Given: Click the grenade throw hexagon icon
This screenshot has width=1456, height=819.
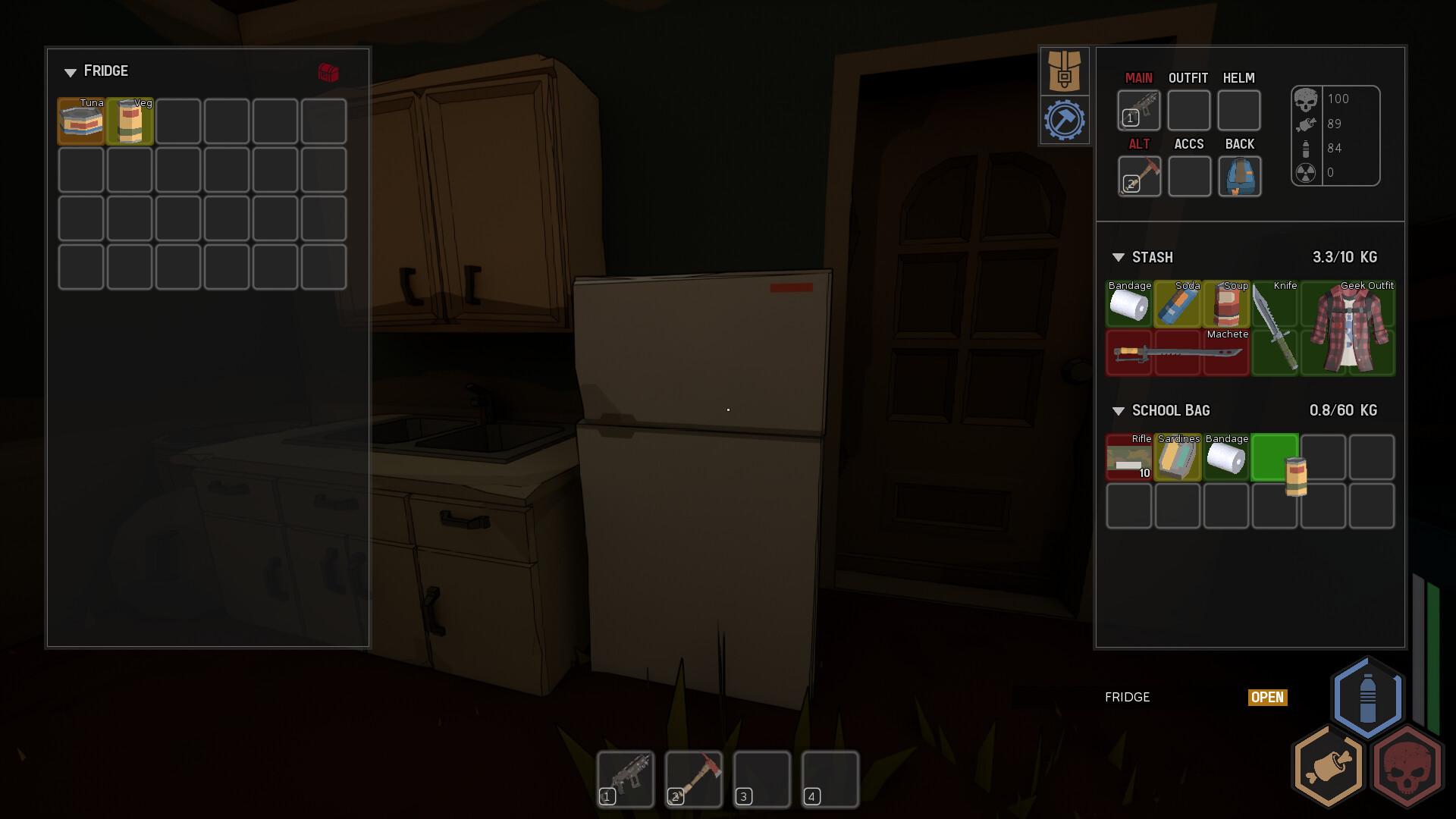Looking at the screenshot, I should pyautogui.click(x=1326, y=767).
